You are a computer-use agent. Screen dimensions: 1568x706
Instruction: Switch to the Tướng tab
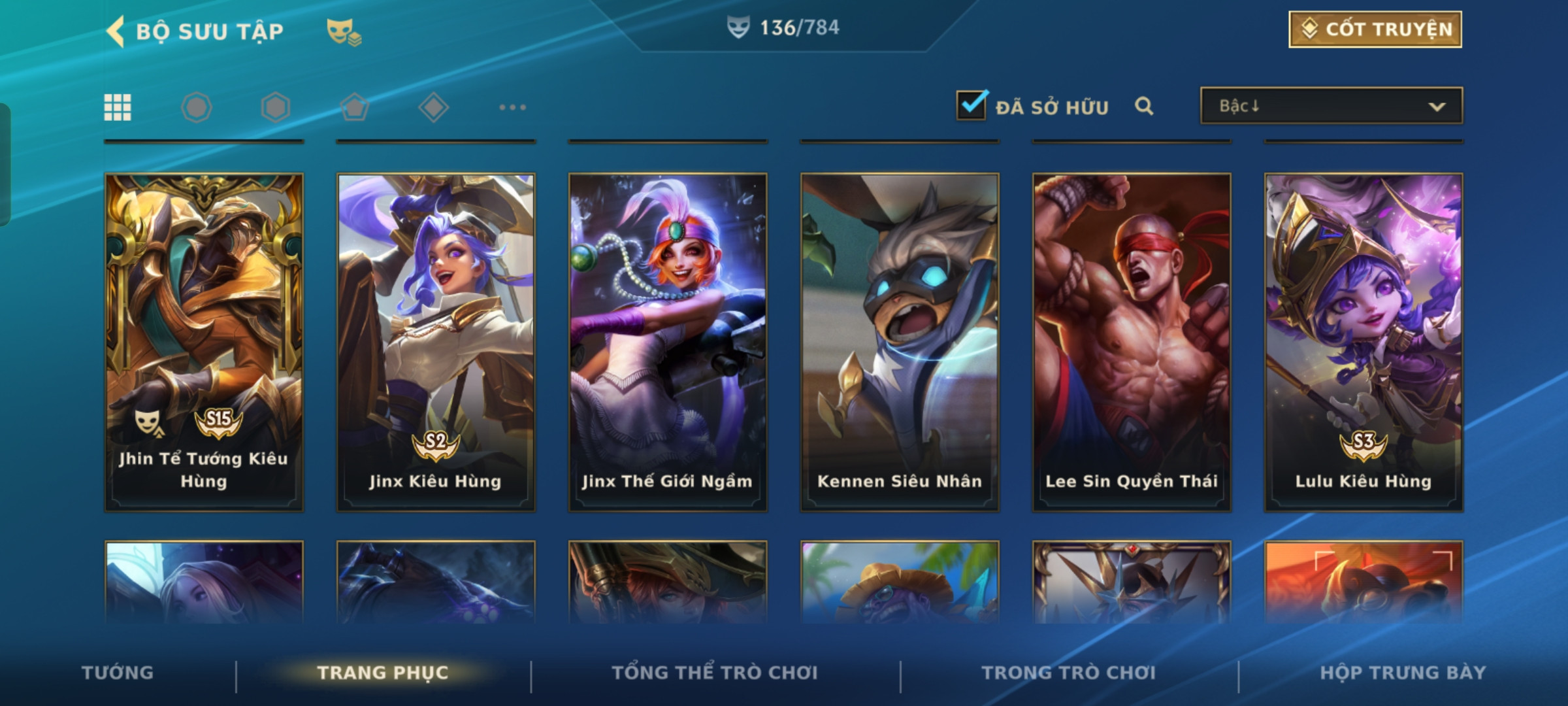click(x=118, y=673)
